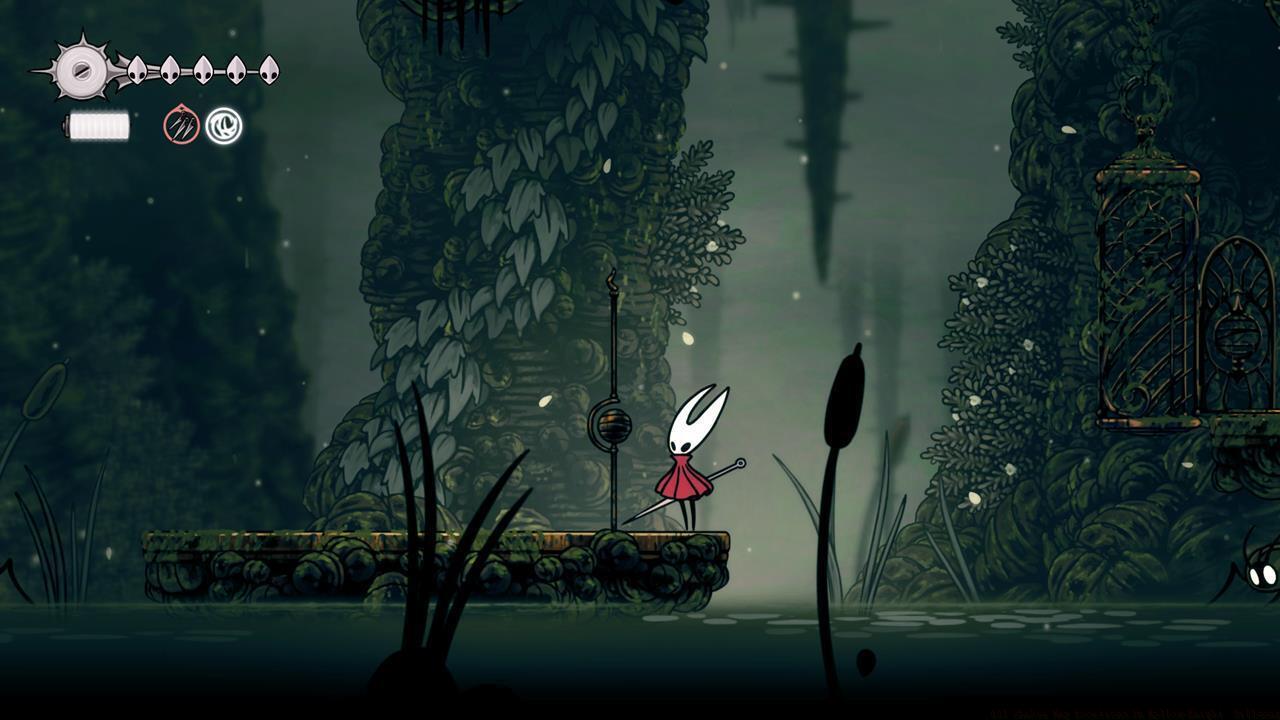Click the white silk meter gauge

coord(98,125)
